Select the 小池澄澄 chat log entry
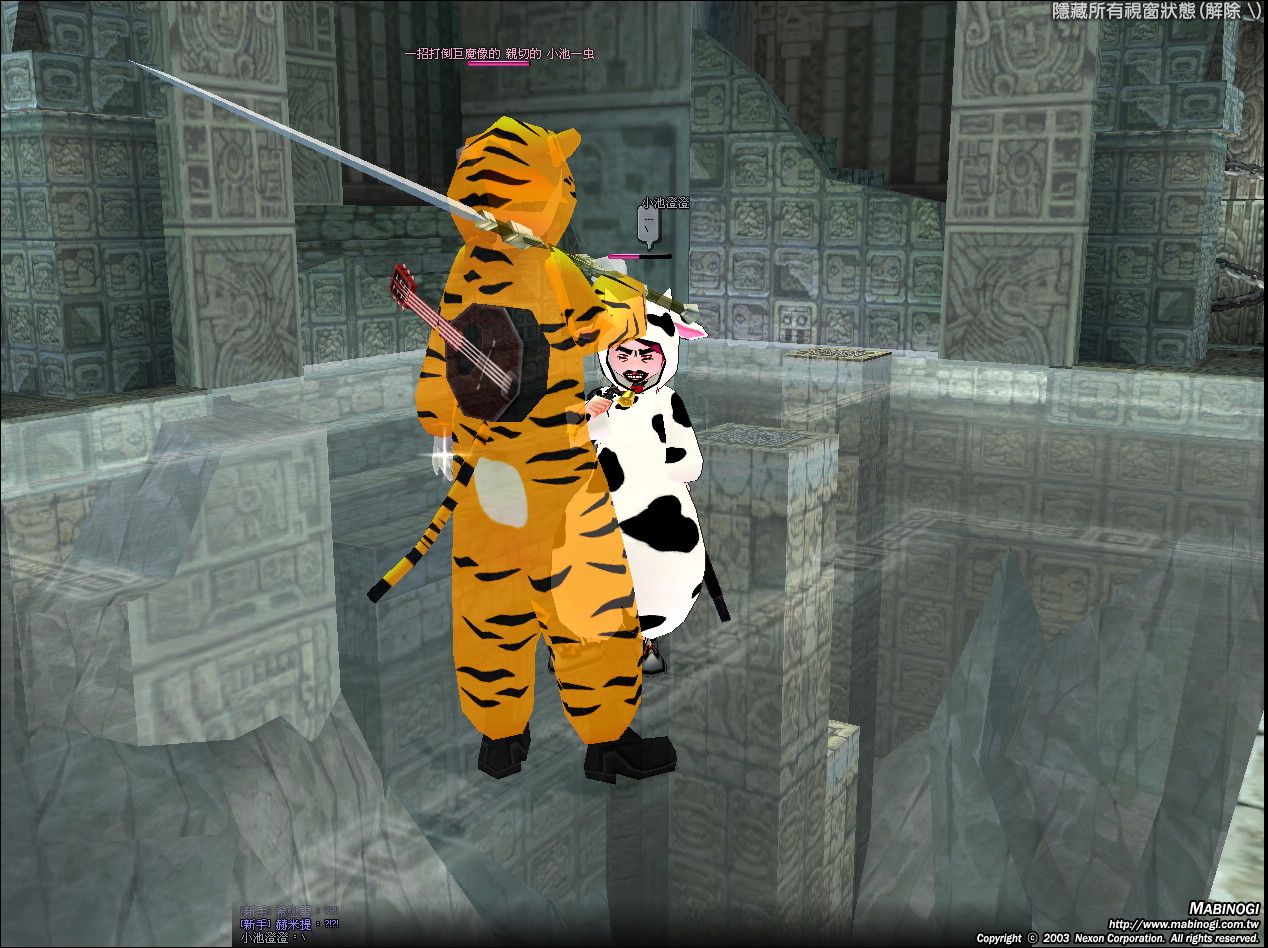 tap(273, 939)
